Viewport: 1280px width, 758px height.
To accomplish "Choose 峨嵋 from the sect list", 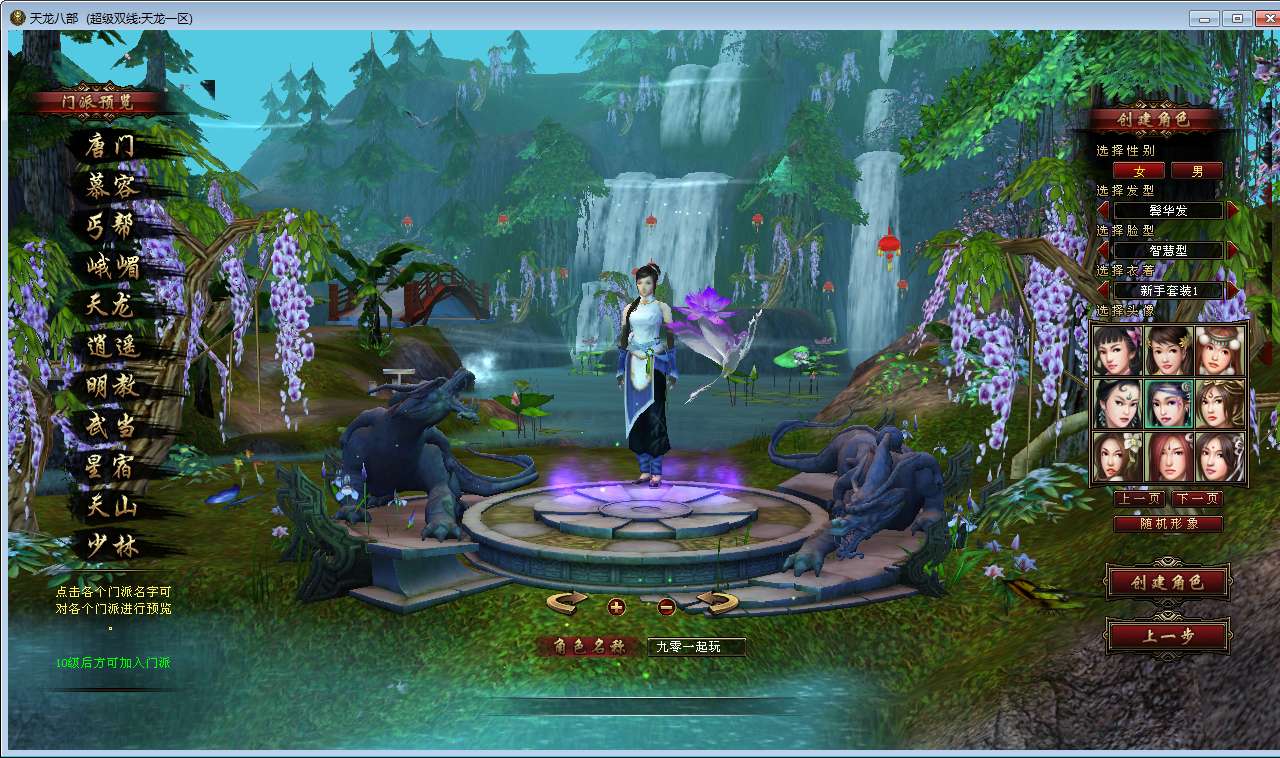I will pos(112,267).
